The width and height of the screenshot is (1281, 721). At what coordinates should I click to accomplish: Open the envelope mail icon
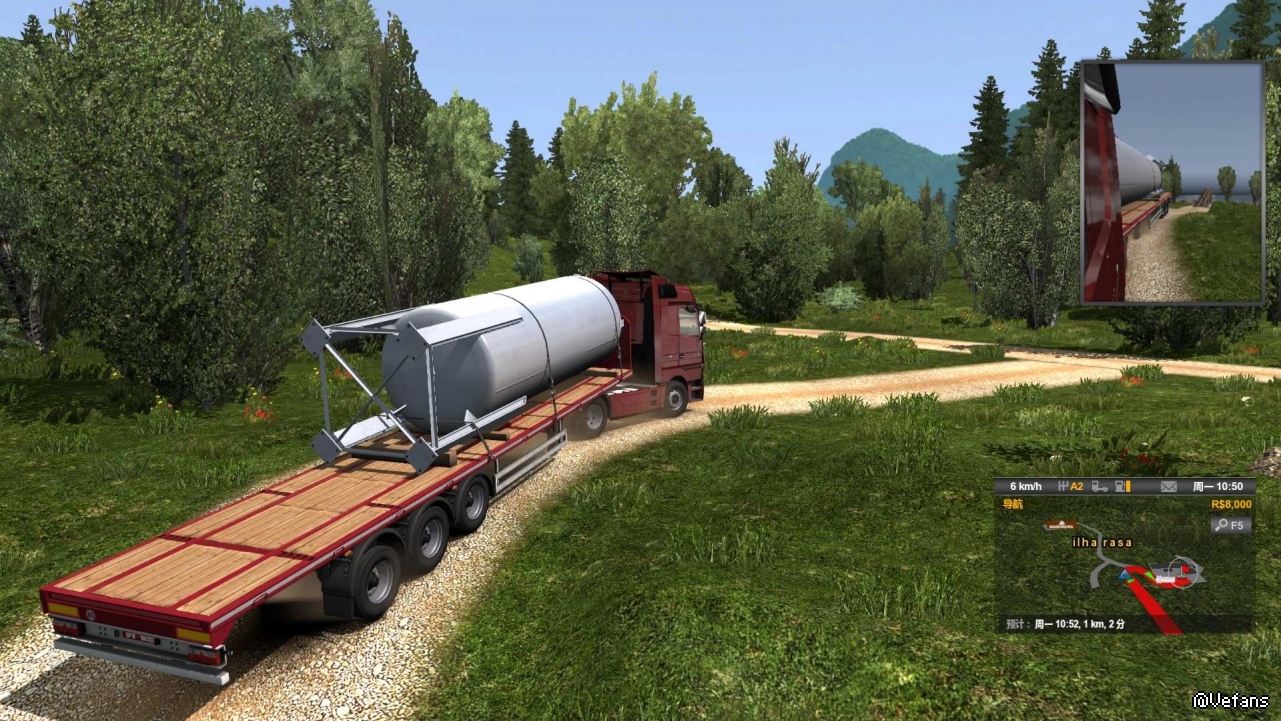[1168, 487]
